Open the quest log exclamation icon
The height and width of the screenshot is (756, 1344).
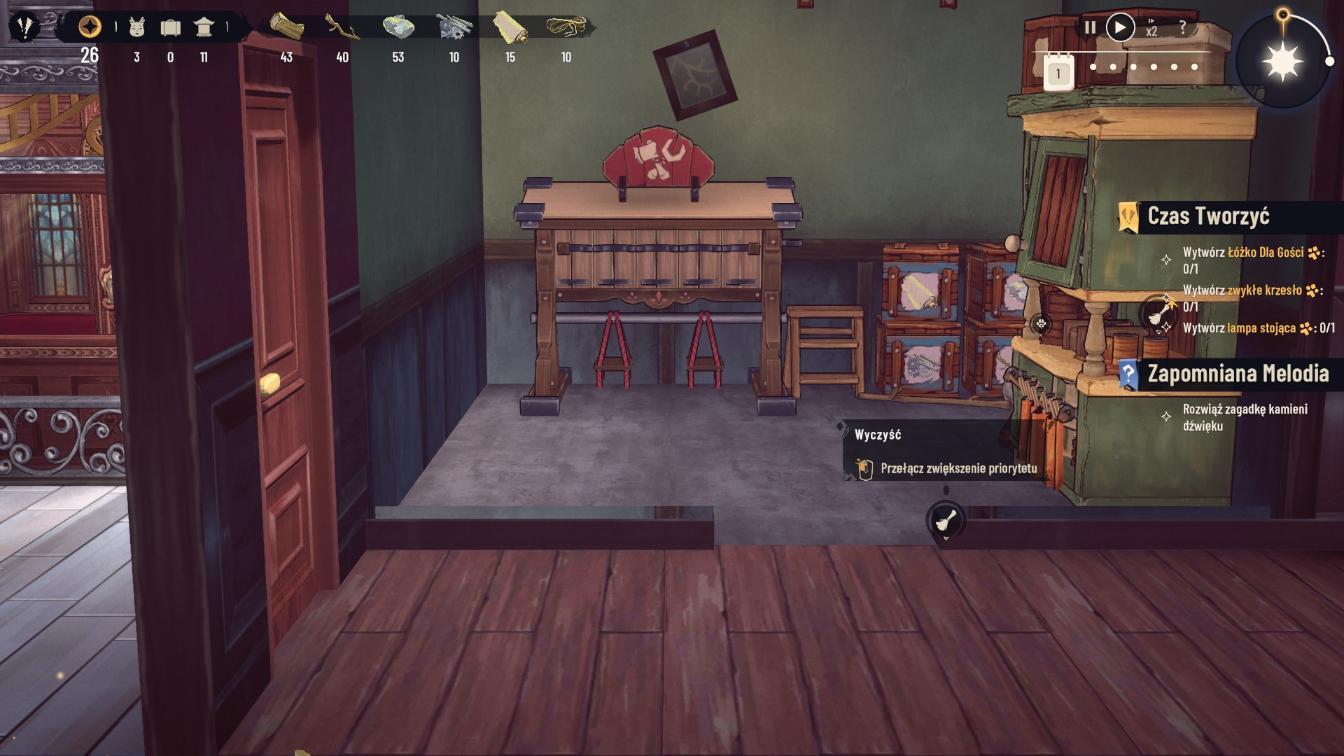coord(24,26)
